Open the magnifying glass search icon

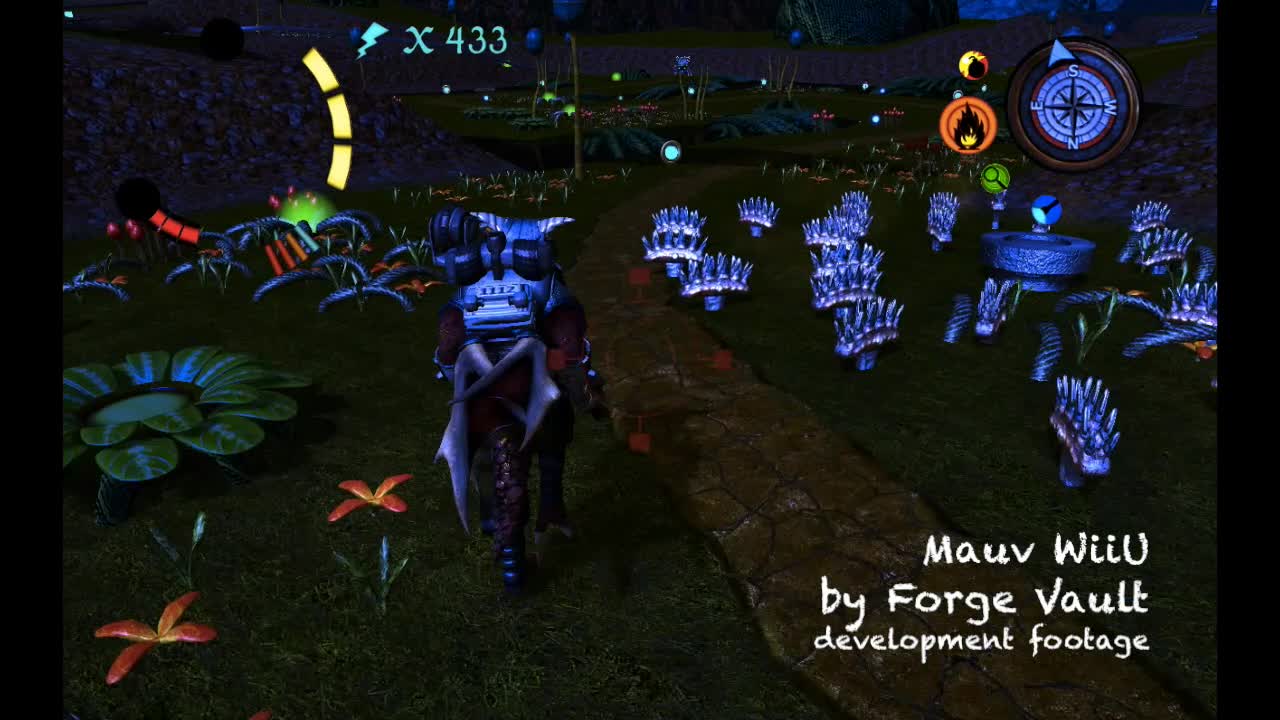(994, 179)
